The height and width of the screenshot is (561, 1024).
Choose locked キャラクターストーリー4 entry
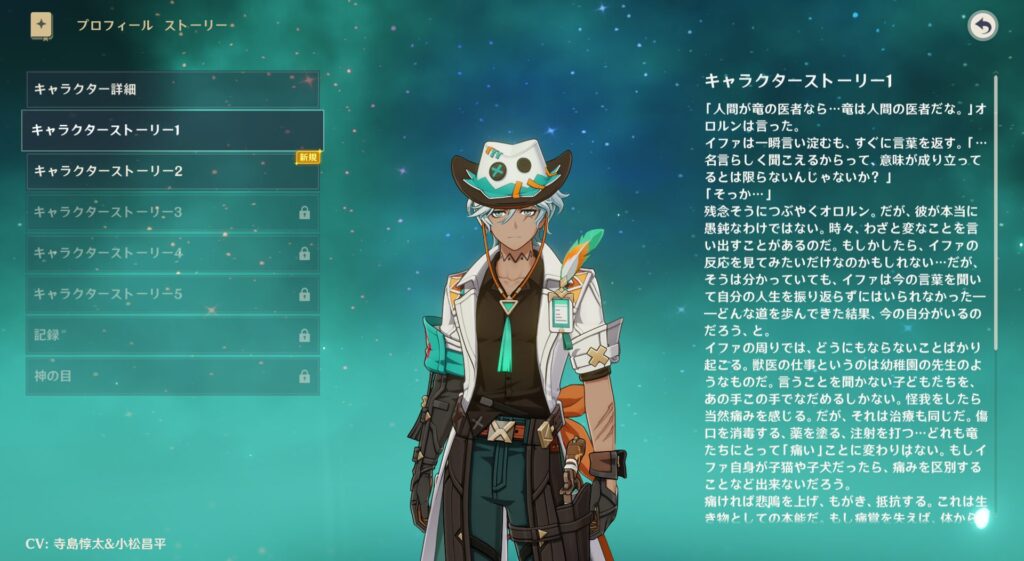(172, 253)
